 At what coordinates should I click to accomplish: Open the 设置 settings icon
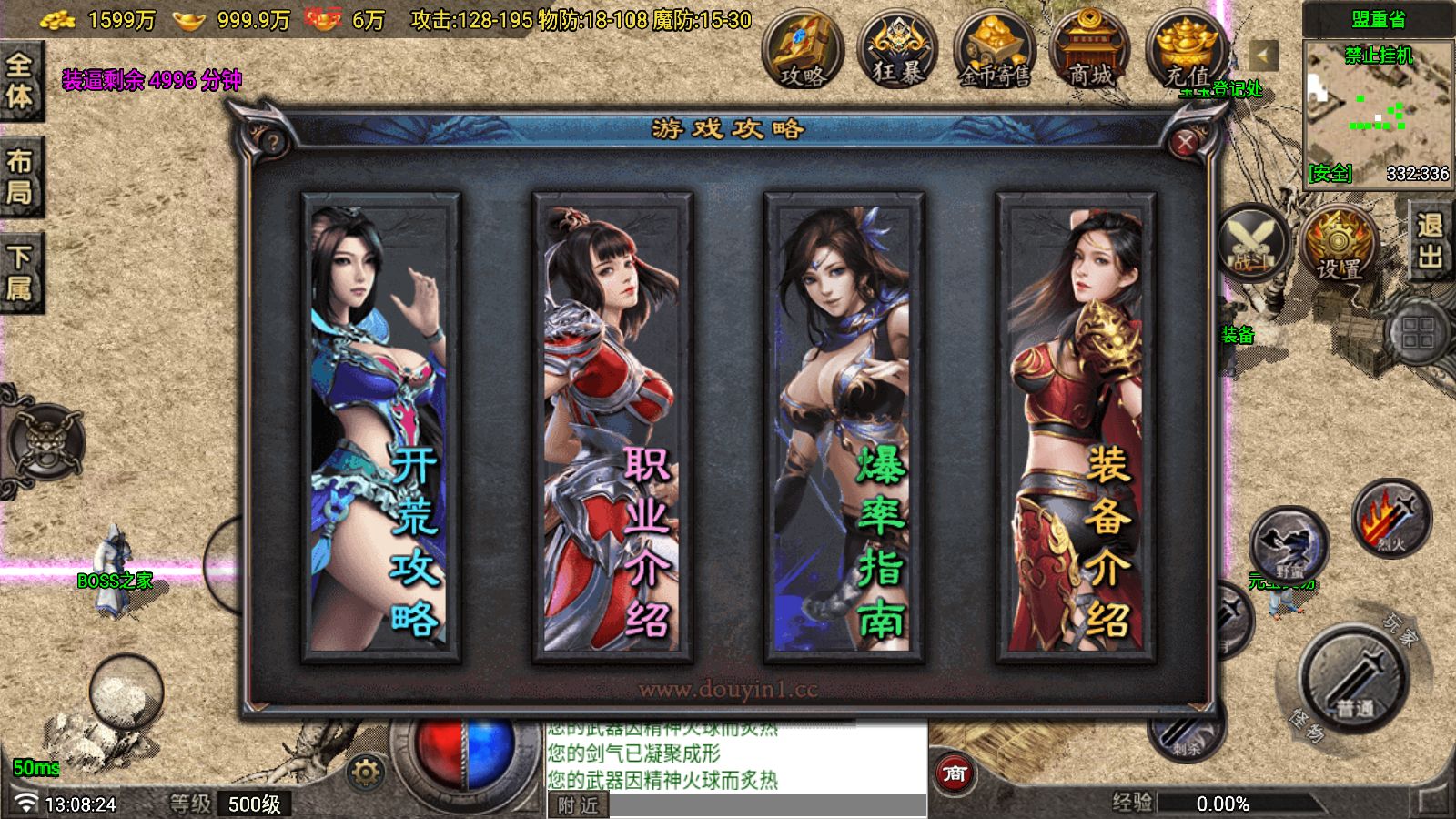point(1338,244)
